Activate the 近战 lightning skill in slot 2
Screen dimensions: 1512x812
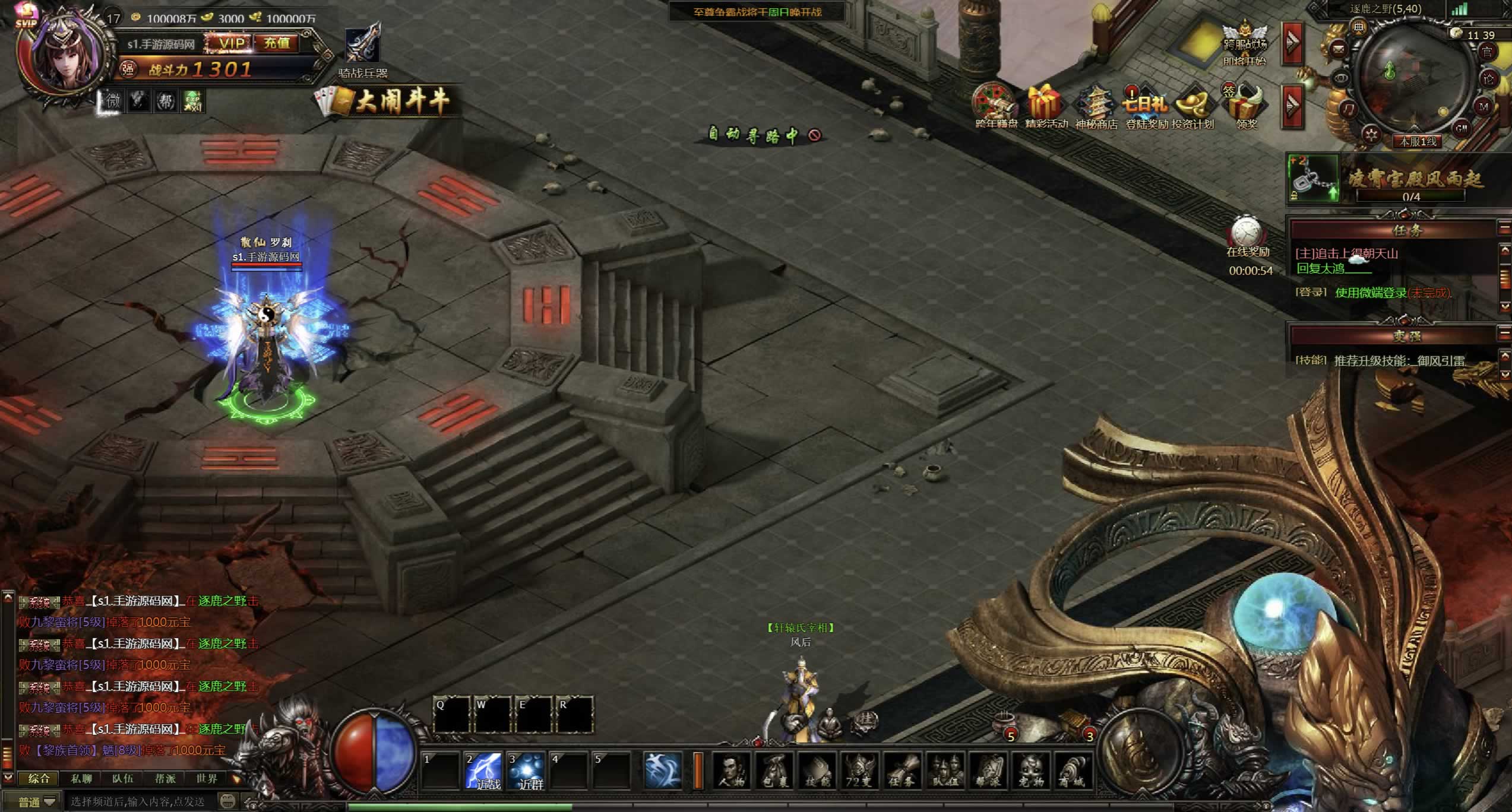coord(483,771)
